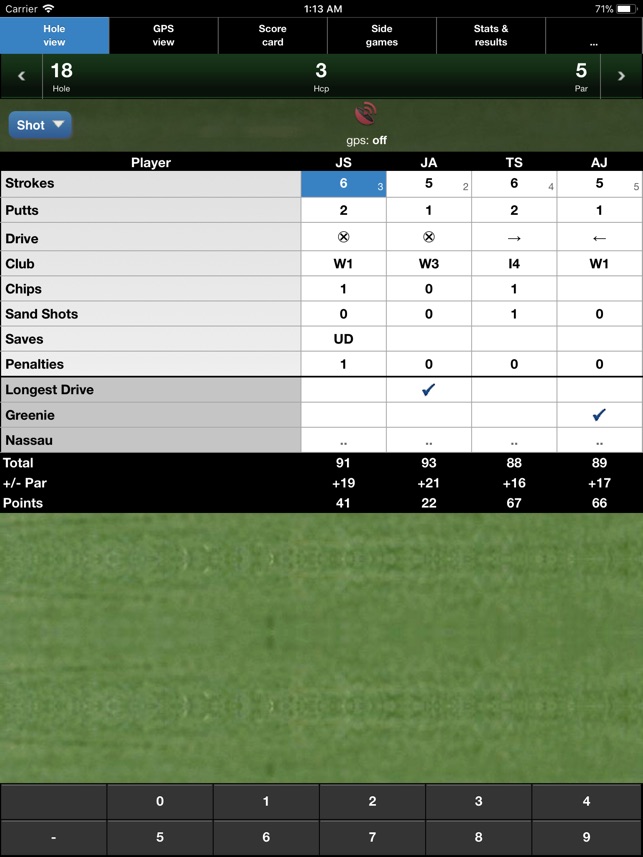Show the Side games tab
The height and width of the screenshot is (857, 643).
(x=381, y=36)
